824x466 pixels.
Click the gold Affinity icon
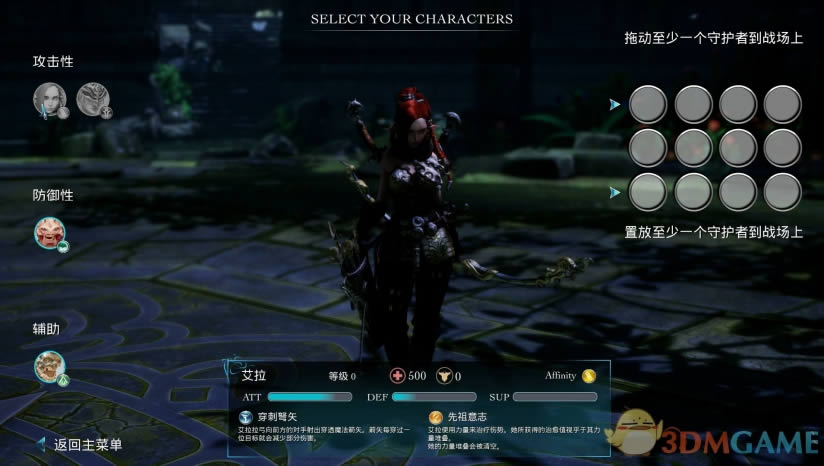coord(589,376)
